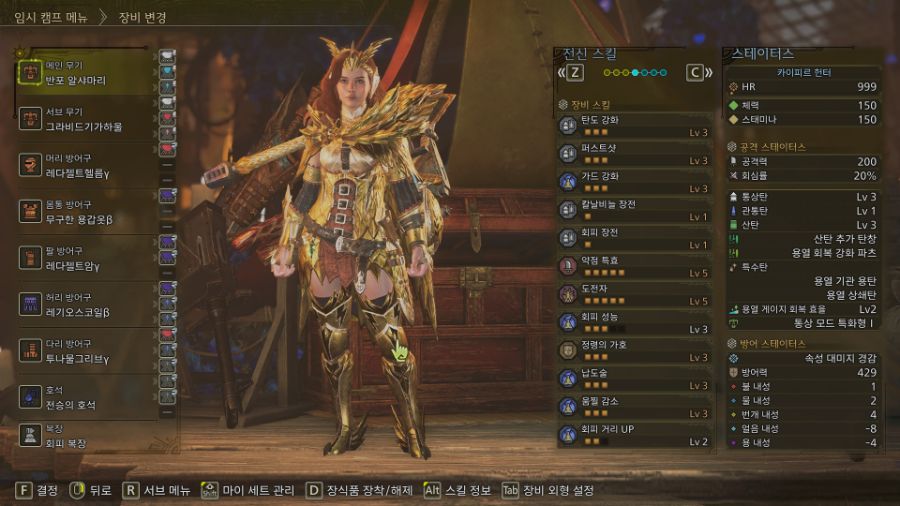Choose the 약점 특효 skill row
The width and height of the screenshot is (900, 506).
point(635,265)
